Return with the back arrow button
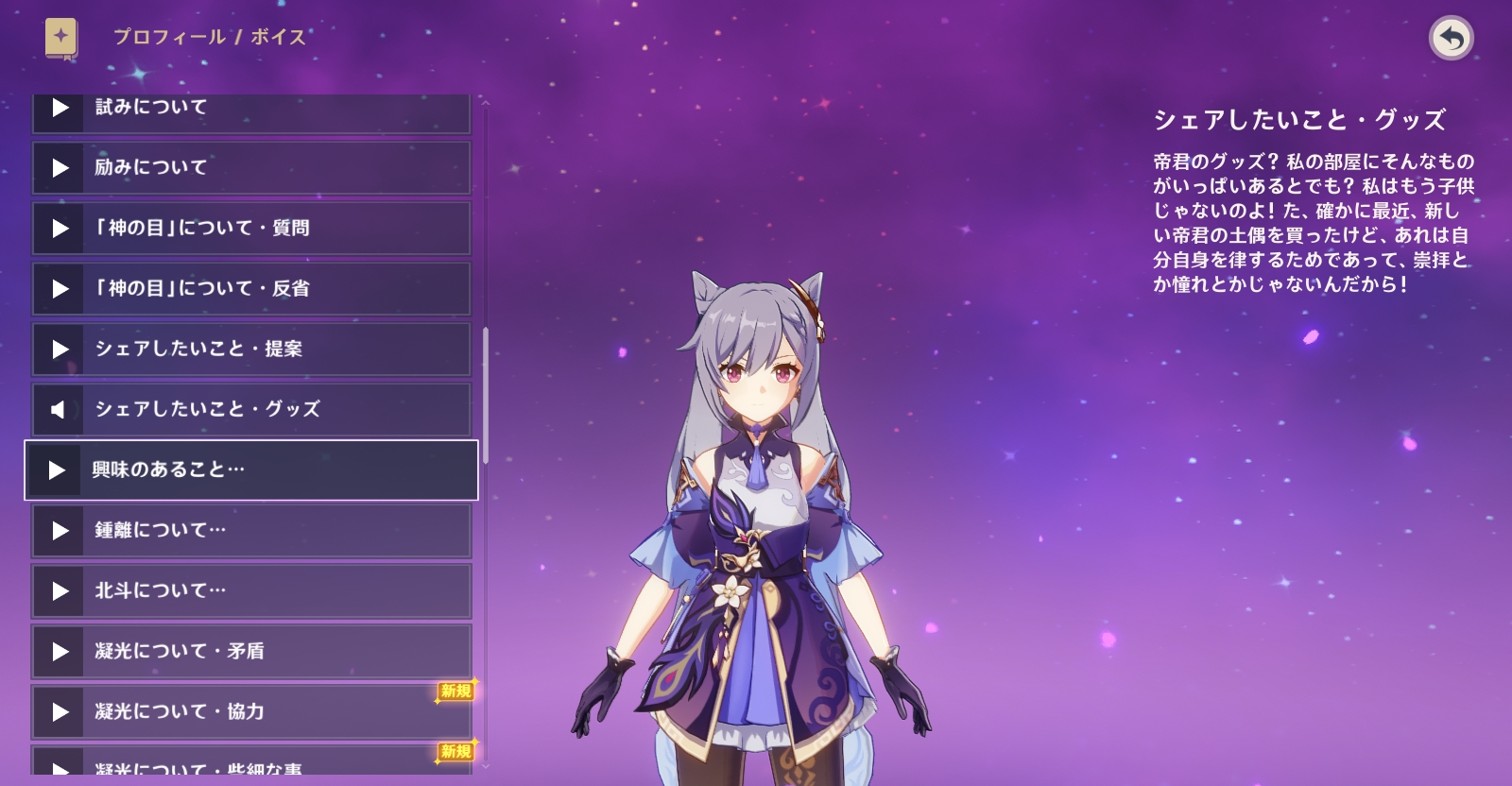 pyautogui.click(x=1451, y=39)
